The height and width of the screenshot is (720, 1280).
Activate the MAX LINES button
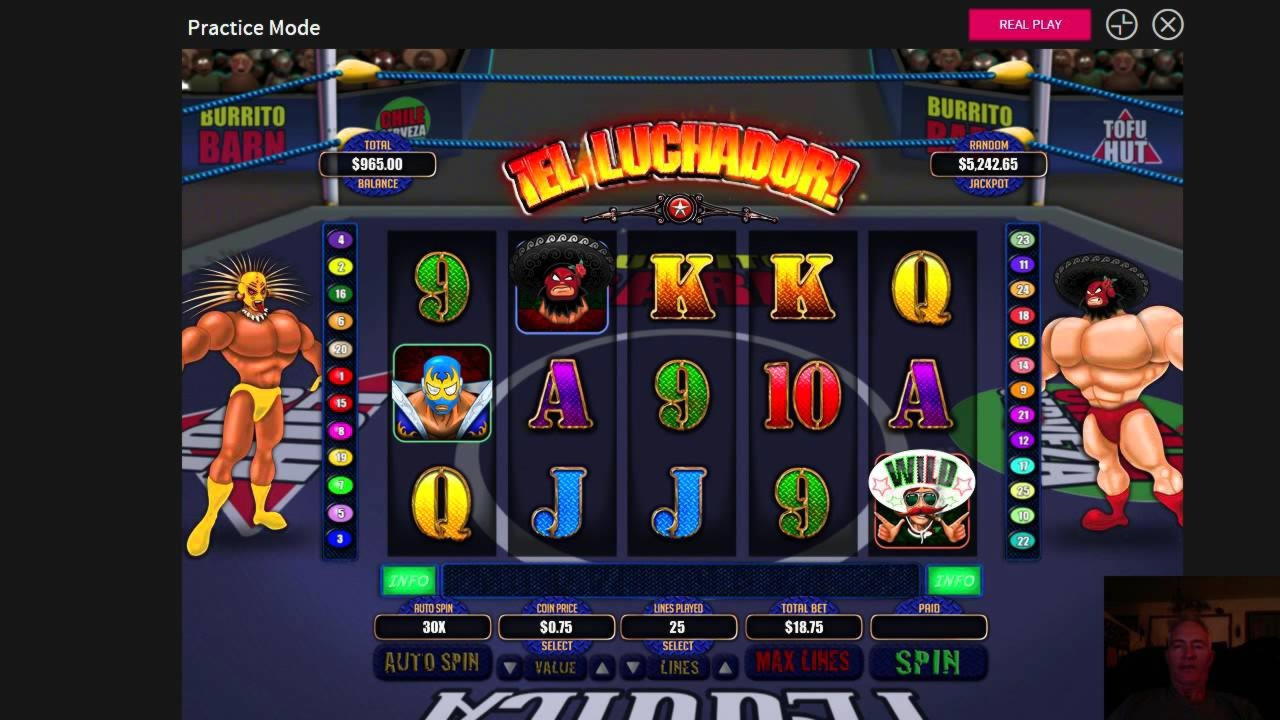[803, 661]
